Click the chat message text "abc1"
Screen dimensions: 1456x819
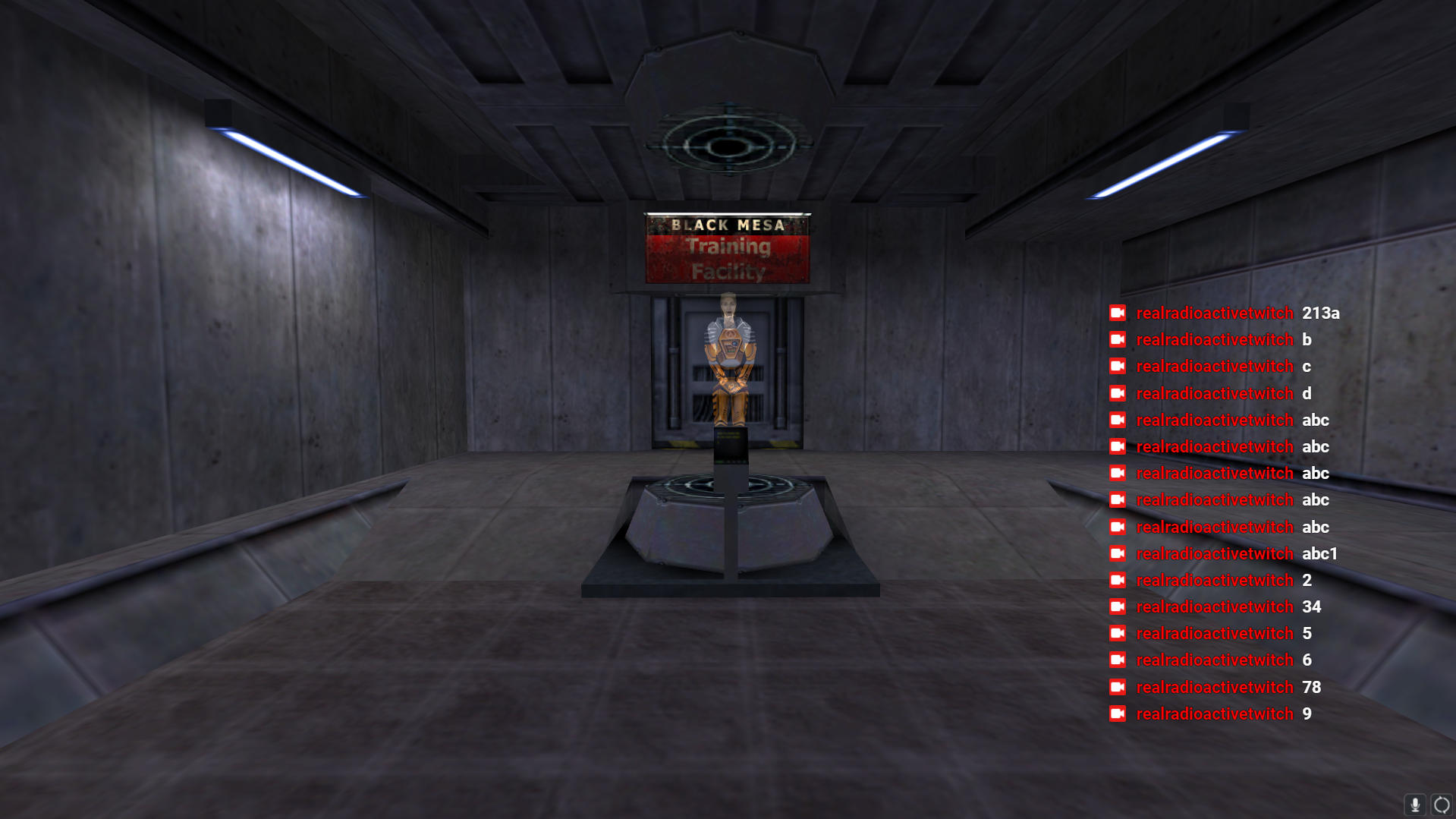pyautogui.click(x=1319, y=553)
